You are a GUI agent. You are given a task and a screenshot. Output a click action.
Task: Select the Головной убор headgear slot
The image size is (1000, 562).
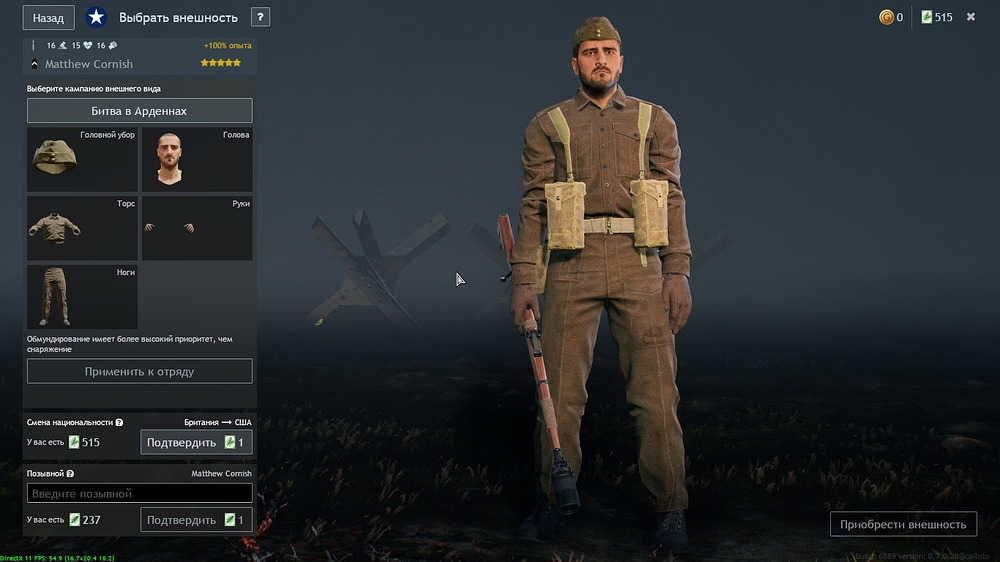tap(82, 160)
